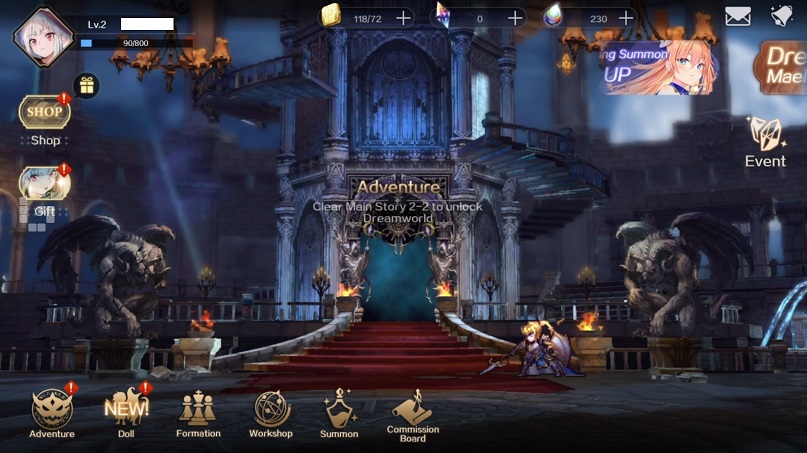This screenshot has width=807, height=453.
Task: Open the gift box icon
Action: click(x=86, y=85)
